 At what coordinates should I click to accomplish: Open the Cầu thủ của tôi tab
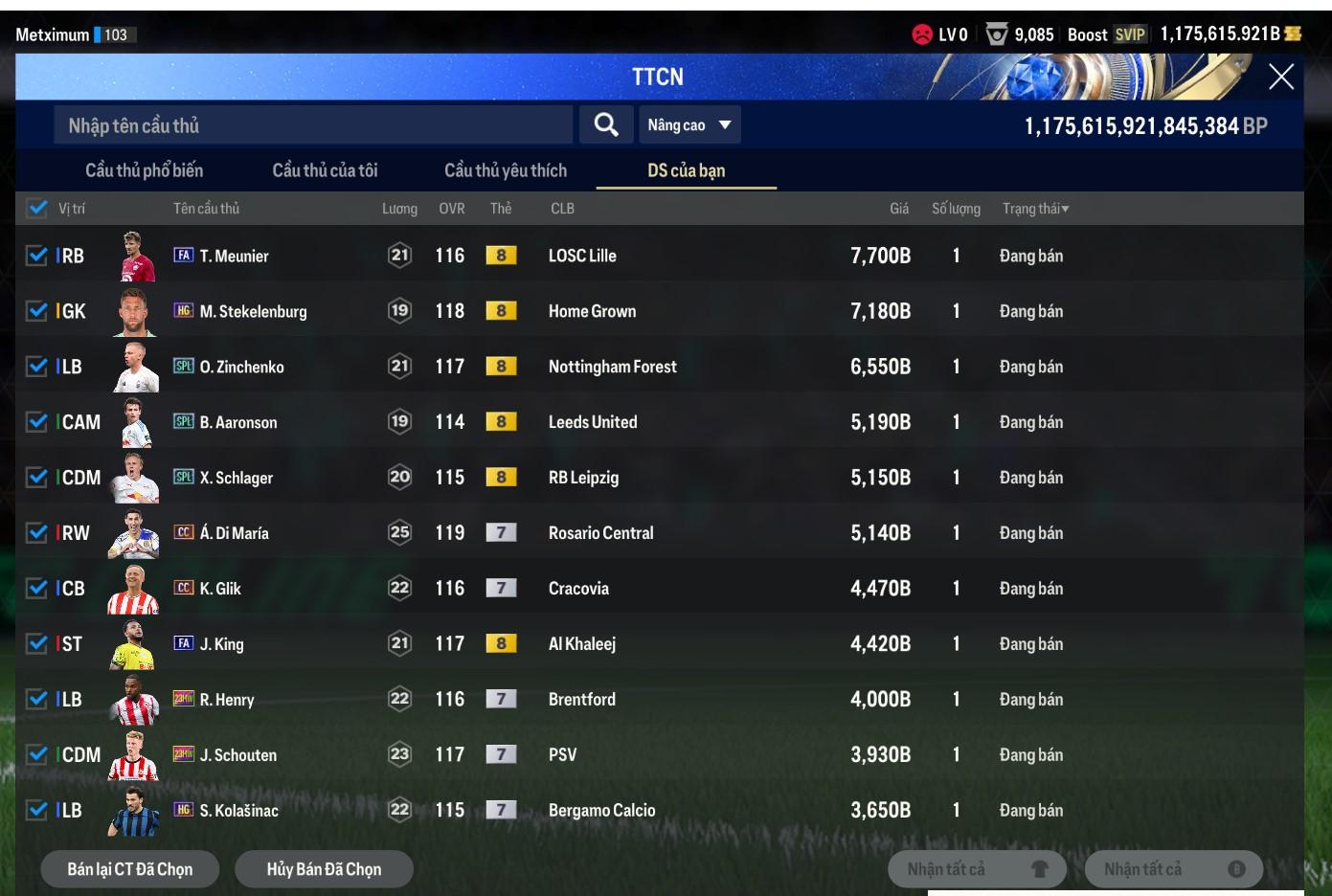tap(325, 170)
